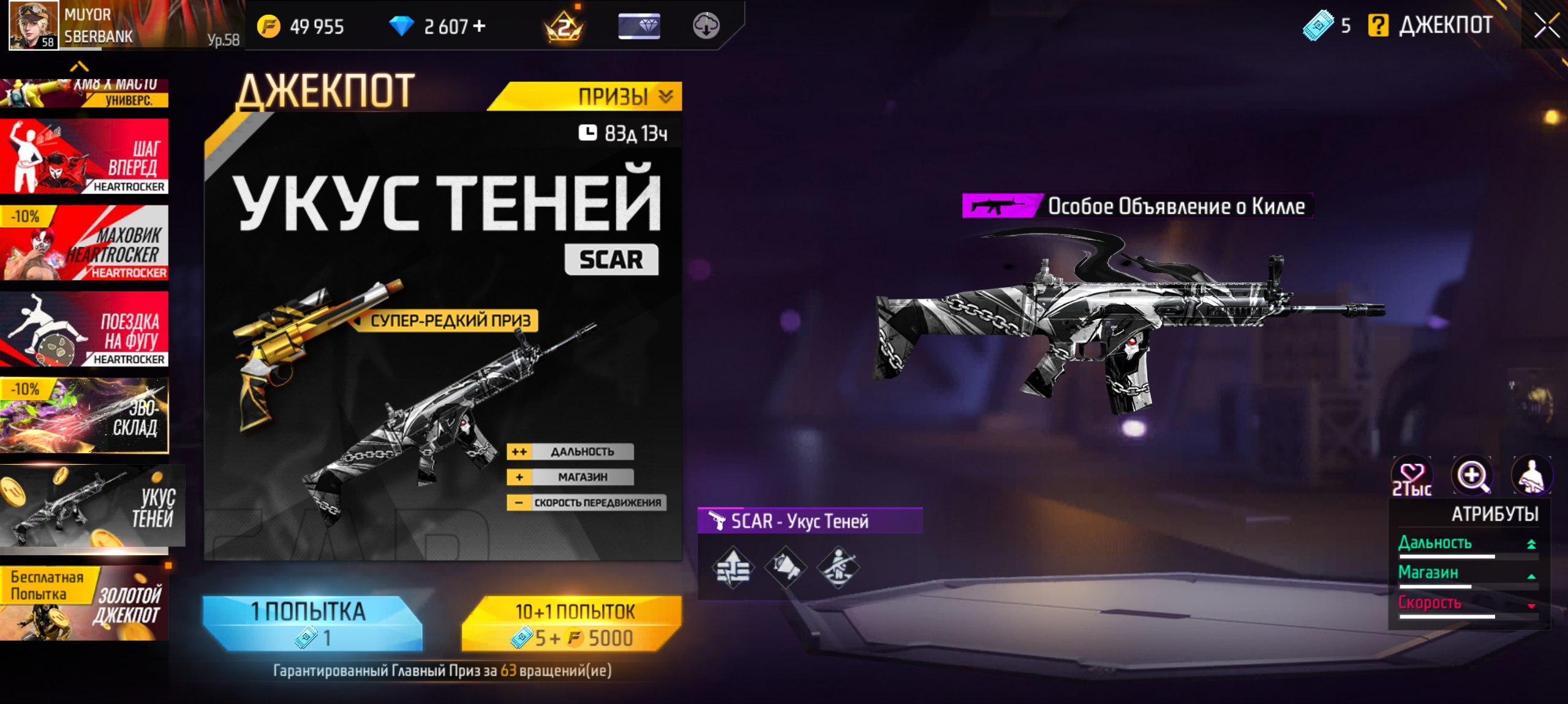Open the МАХОВИК HEARTROCKER banner
Screen dimensions: 1568x704
[x=85, y=243]
